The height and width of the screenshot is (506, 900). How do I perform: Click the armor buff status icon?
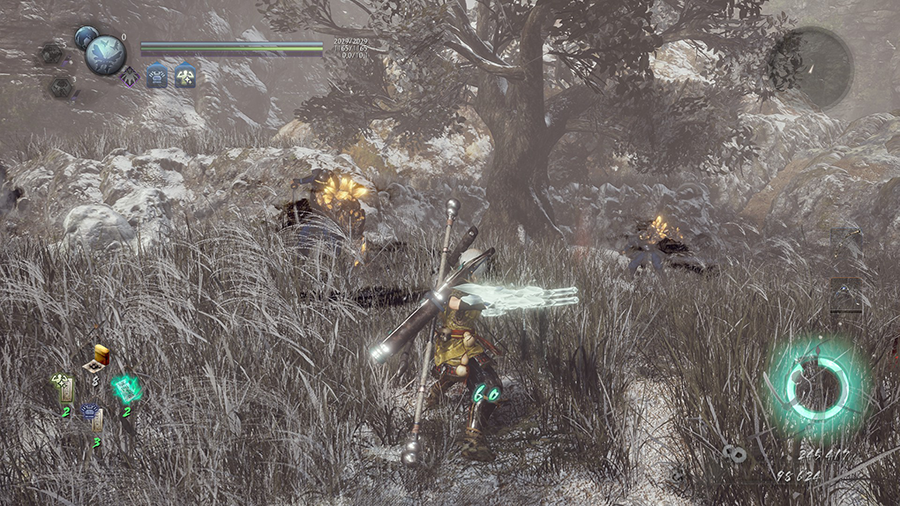tap(157, 75)
